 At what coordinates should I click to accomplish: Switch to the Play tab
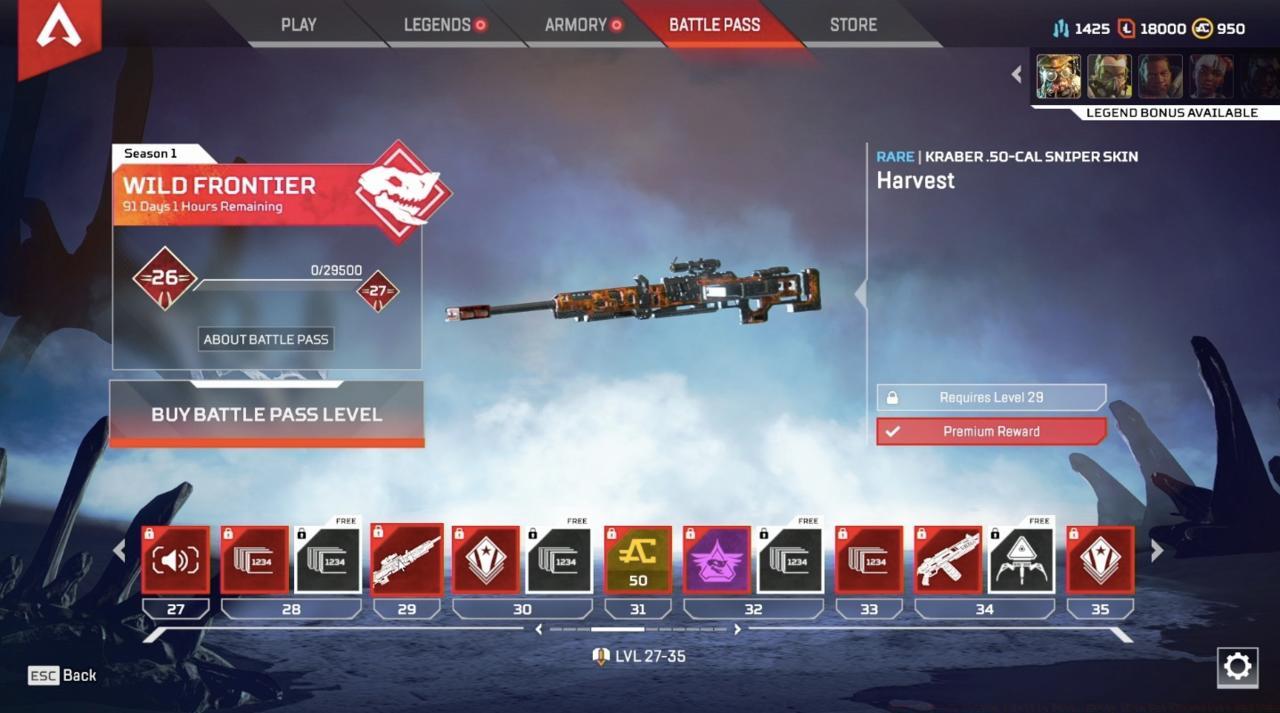[x=298, y=25]
